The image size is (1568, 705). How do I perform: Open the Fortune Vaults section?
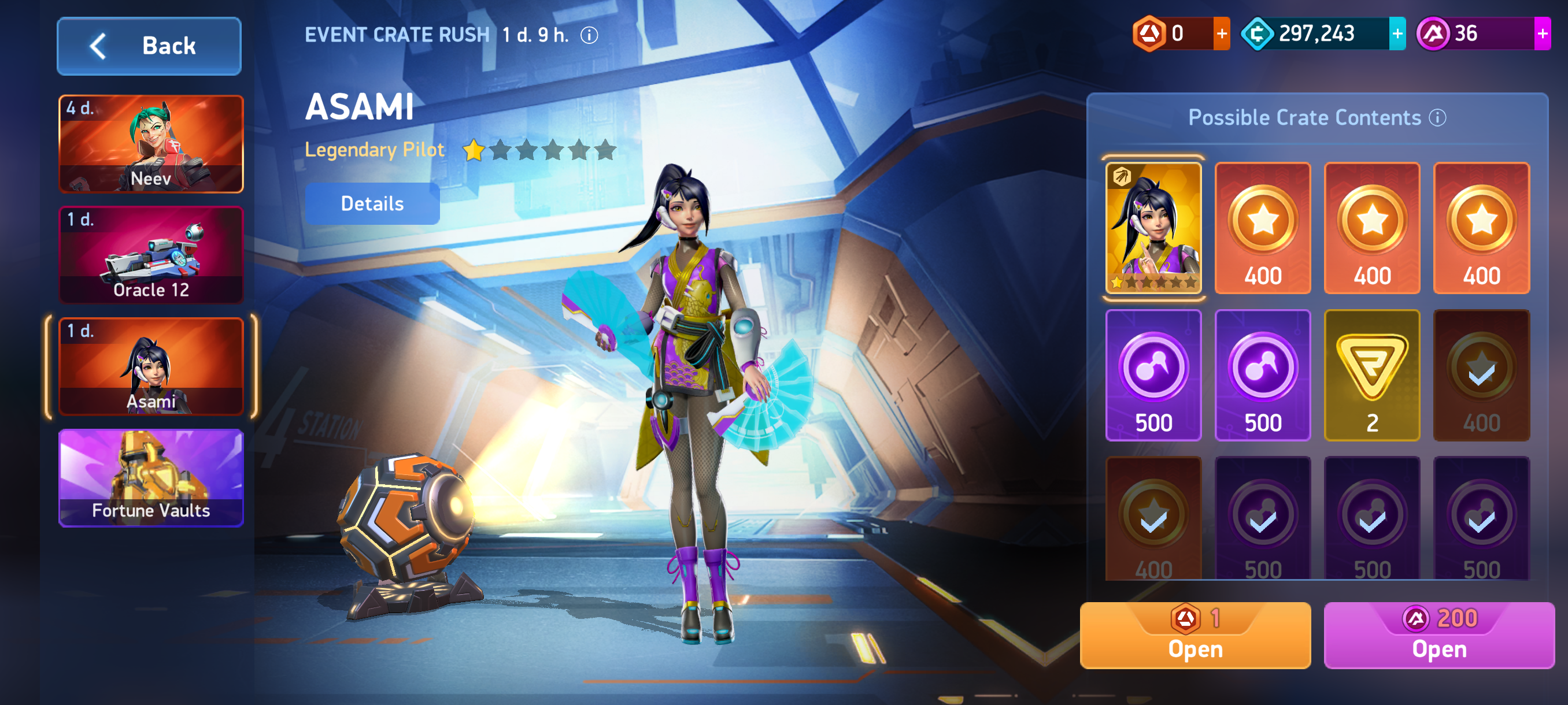[x=151, y=478]
